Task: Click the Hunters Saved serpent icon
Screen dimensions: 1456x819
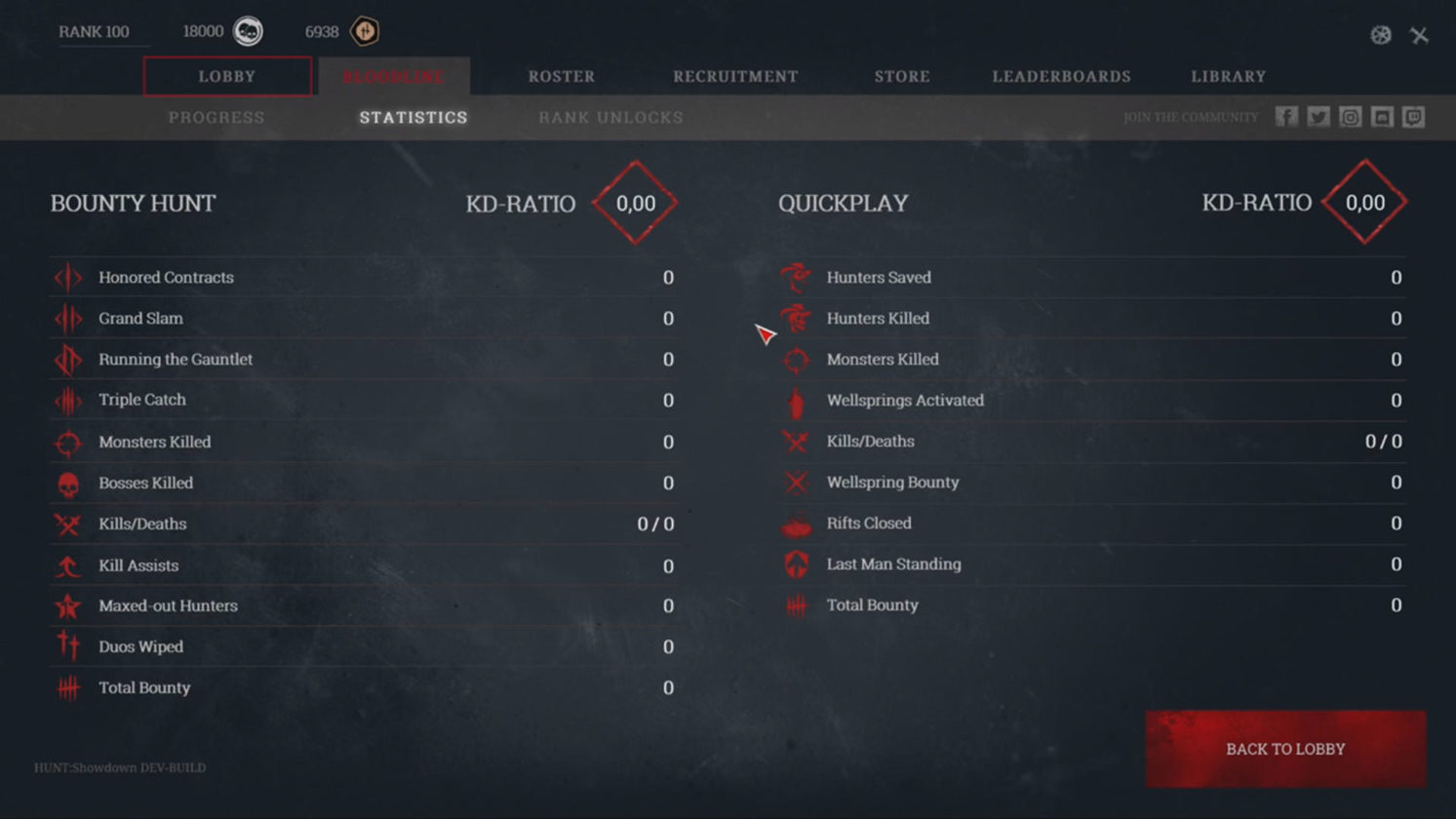Action: [798, 277]
